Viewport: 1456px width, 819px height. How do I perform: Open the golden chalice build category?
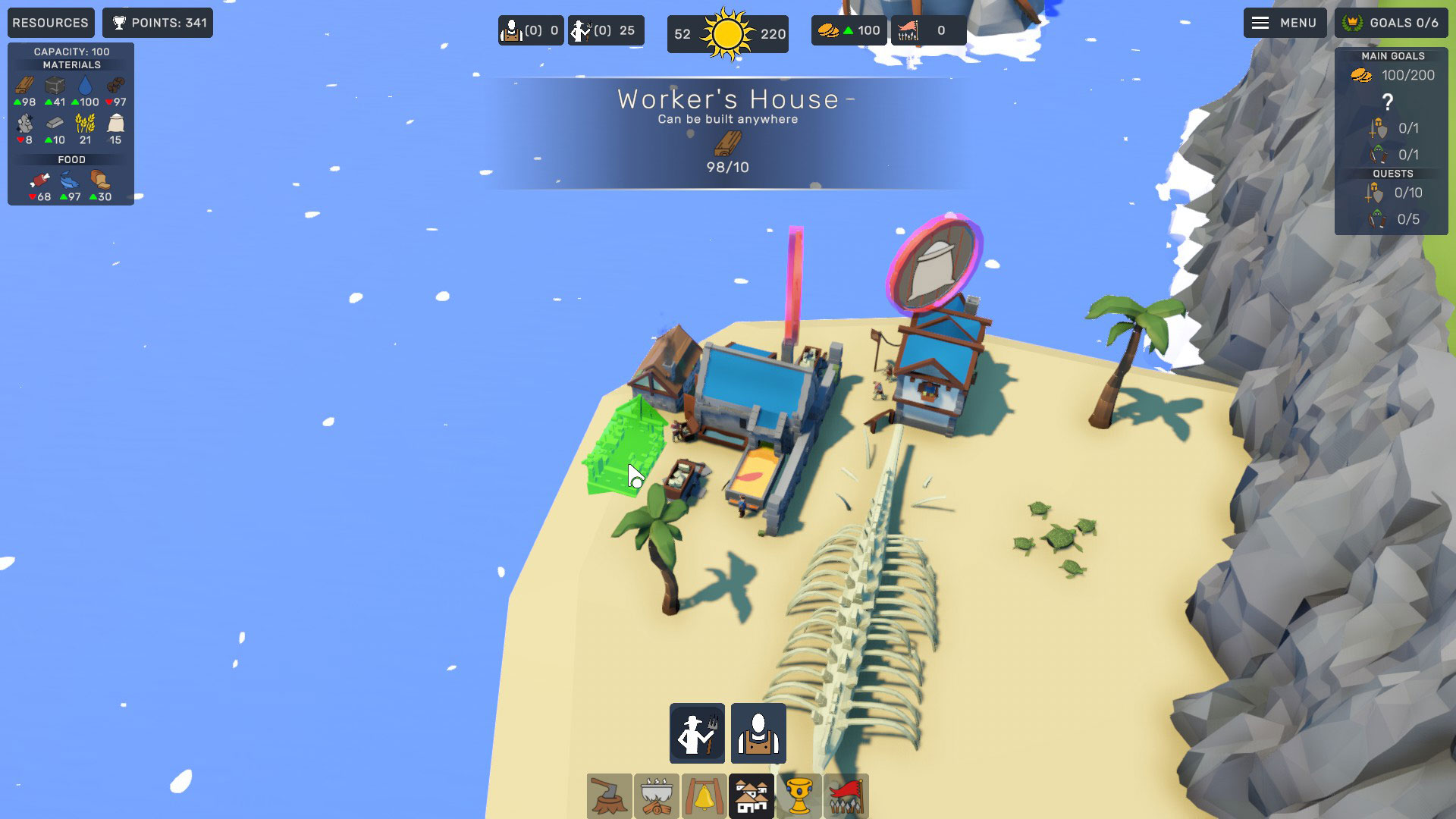click(x=799, y=796)
